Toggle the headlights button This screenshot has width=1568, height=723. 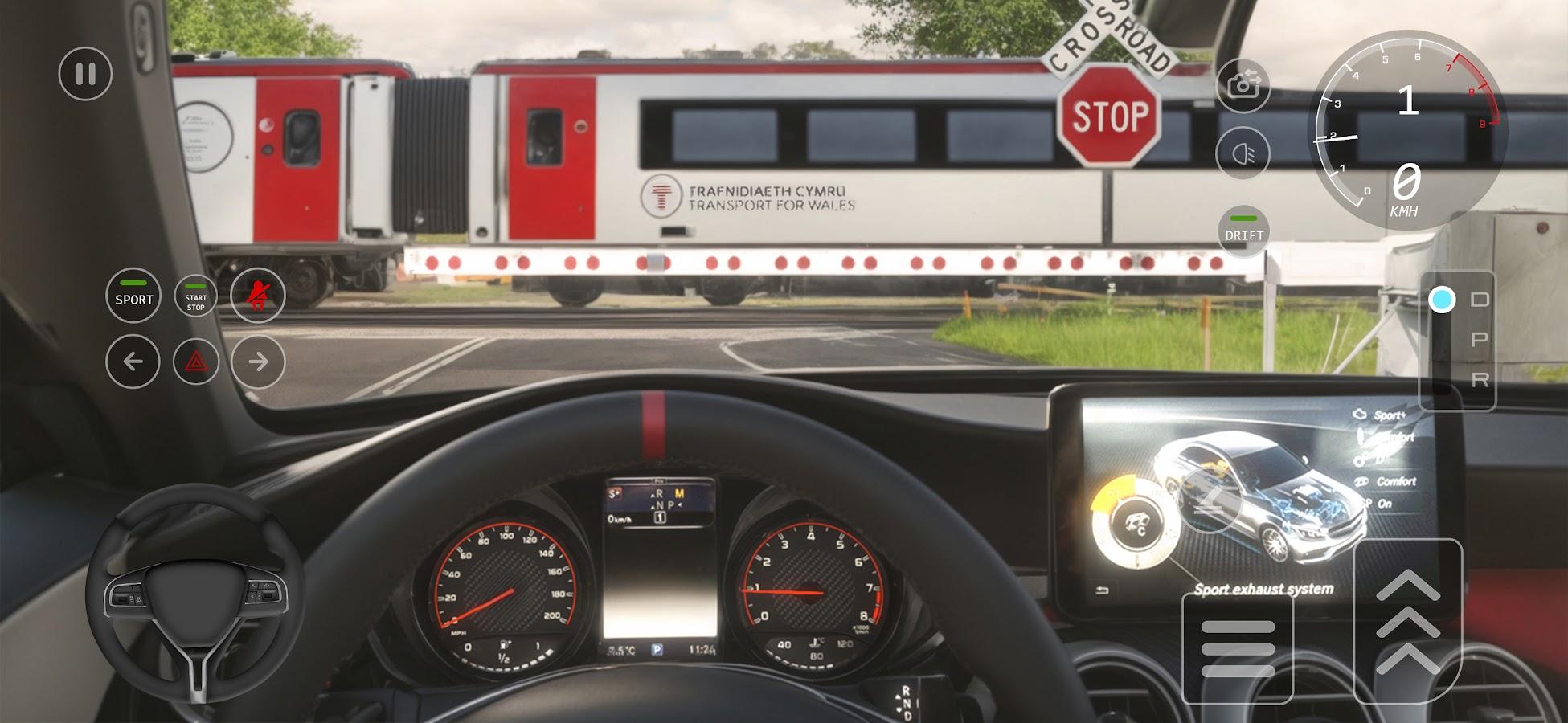click(1243, 153)
